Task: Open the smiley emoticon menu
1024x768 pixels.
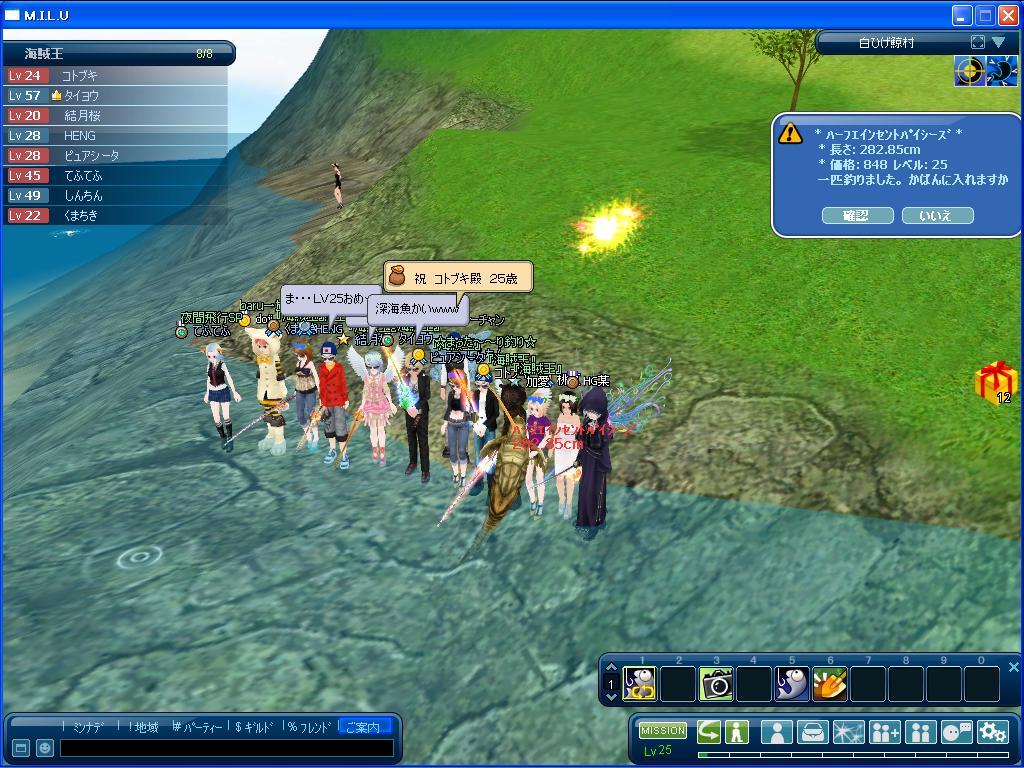Action: coord(44,748)
